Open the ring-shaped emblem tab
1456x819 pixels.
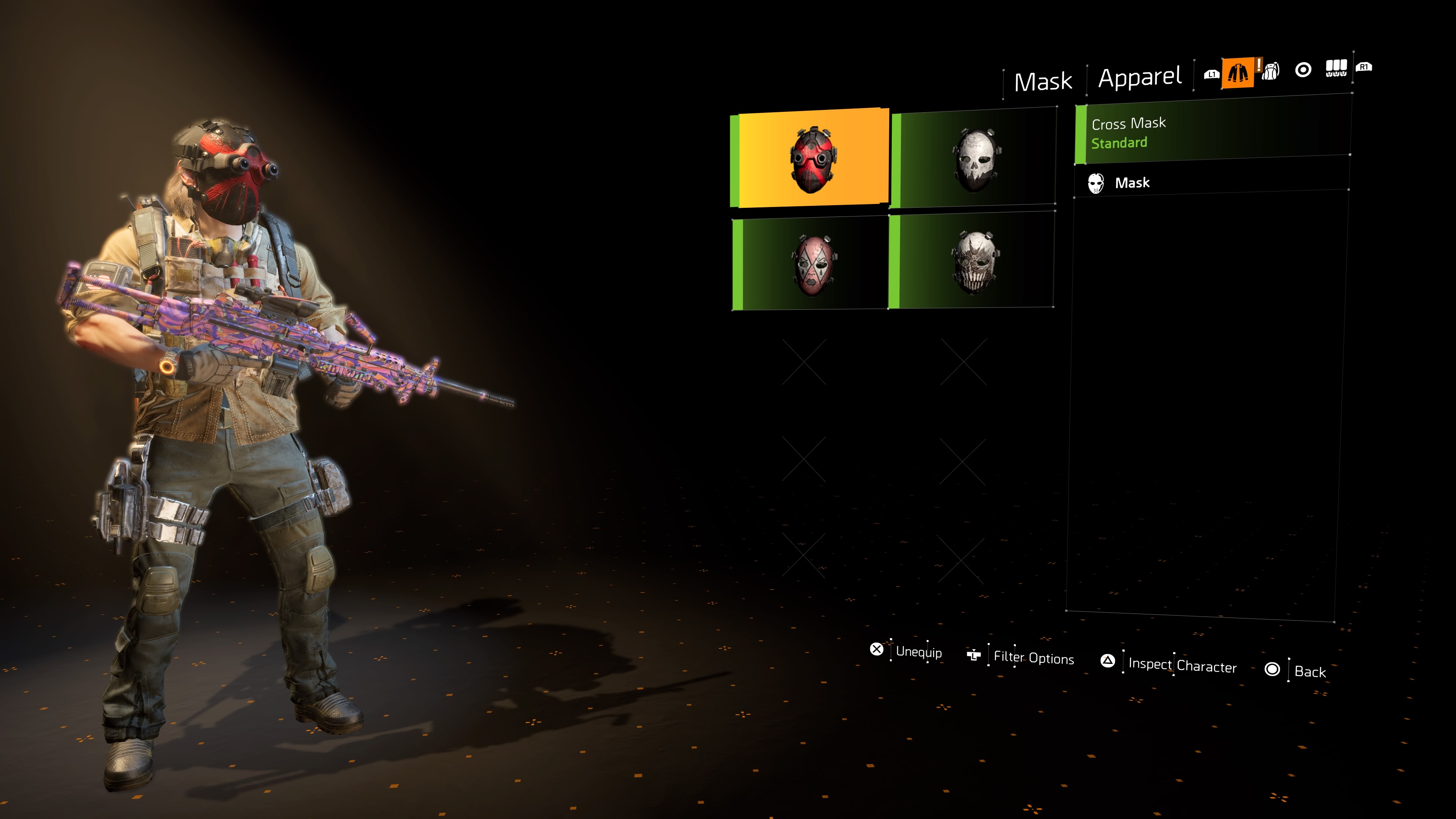(x=1303, y=70)
